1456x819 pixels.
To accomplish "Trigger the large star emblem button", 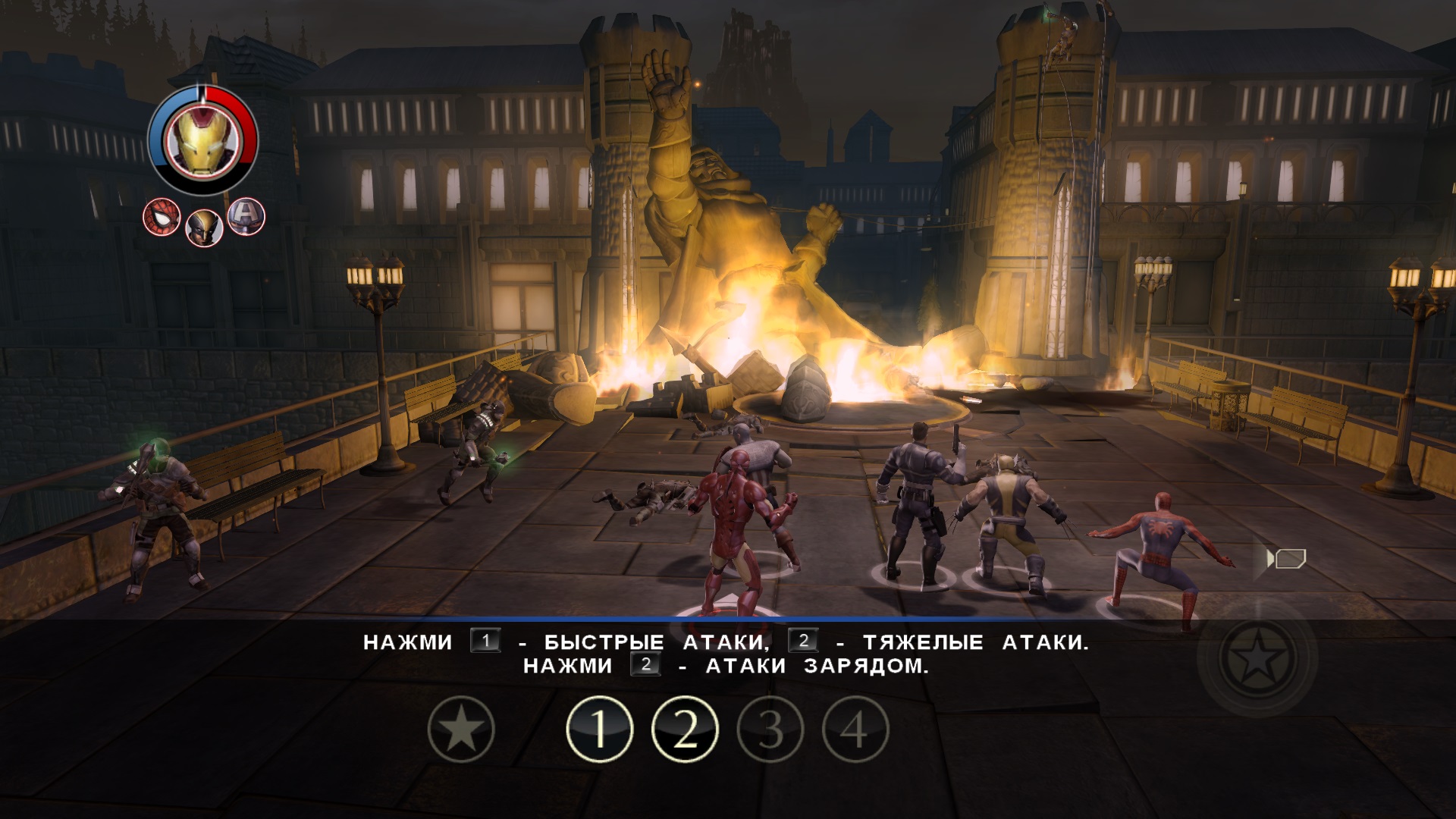I will click(x=1257, y=657).
